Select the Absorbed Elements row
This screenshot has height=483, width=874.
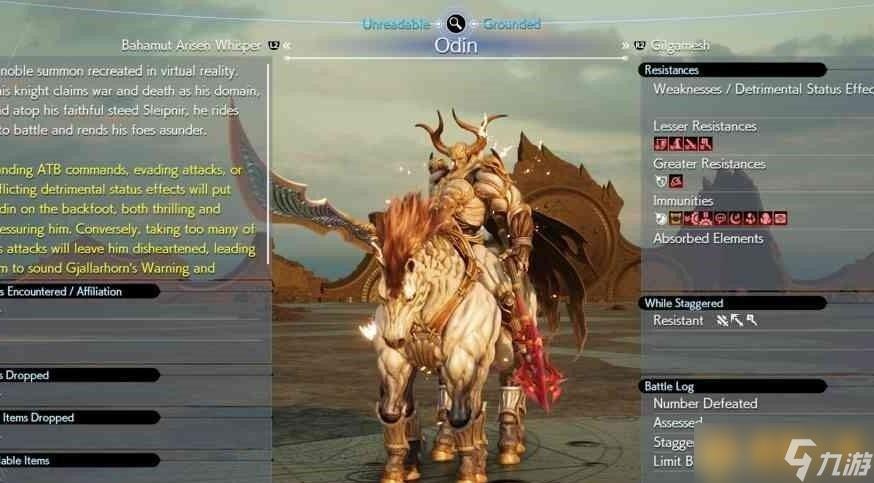click(708, 239)
